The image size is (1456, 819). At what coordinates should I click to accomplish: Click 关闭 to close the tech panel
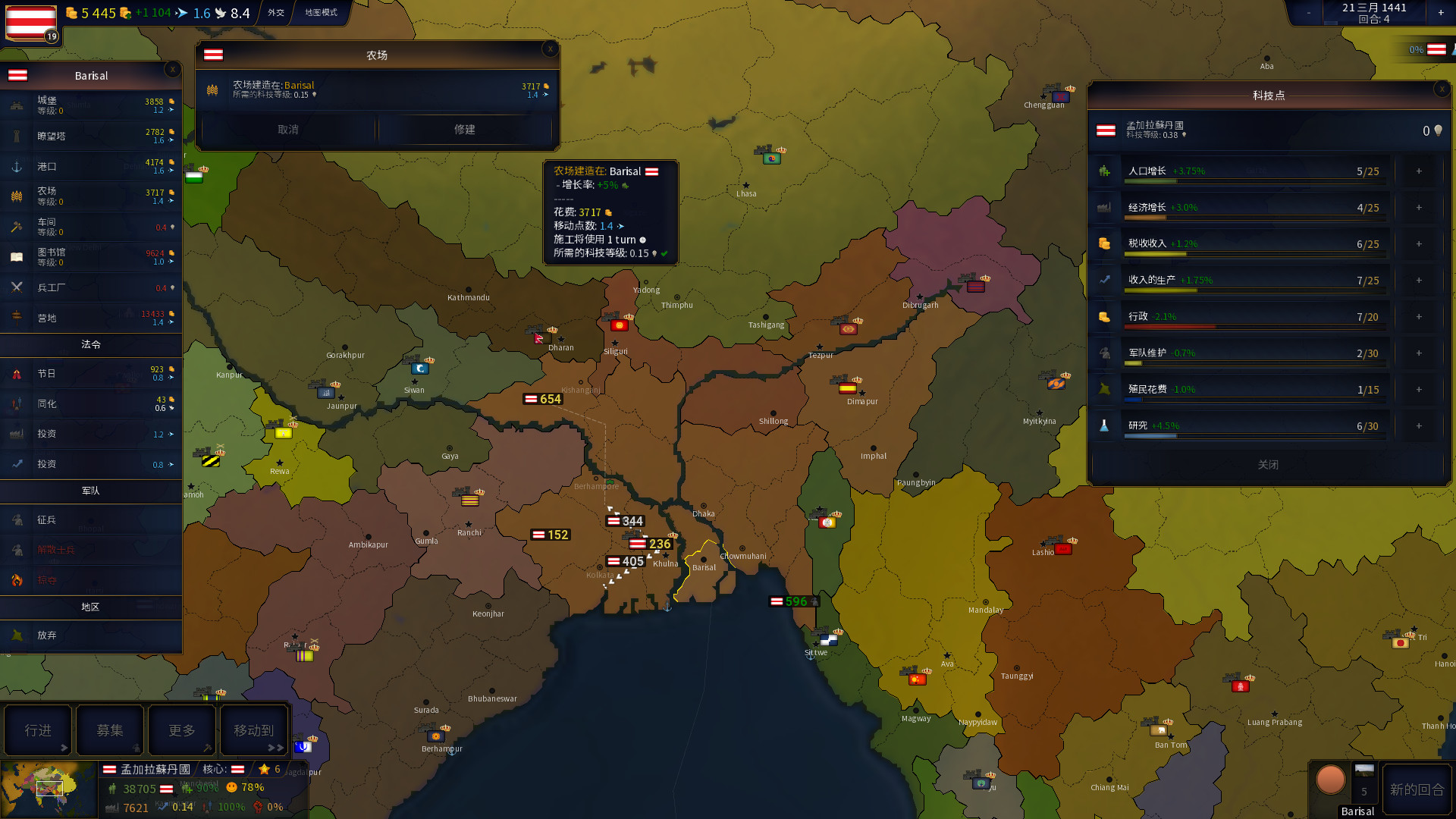click(x=1269, y=465)
